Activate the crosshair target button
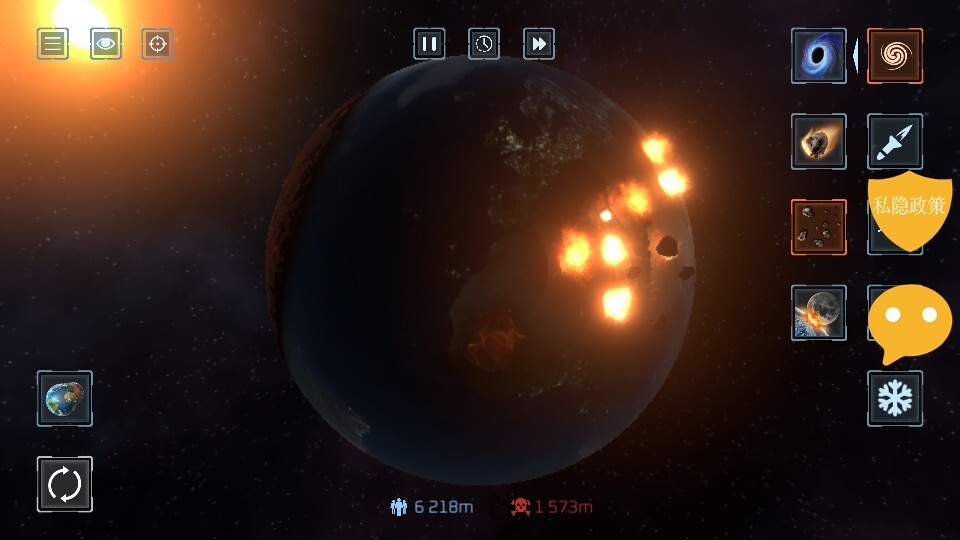 157,44
